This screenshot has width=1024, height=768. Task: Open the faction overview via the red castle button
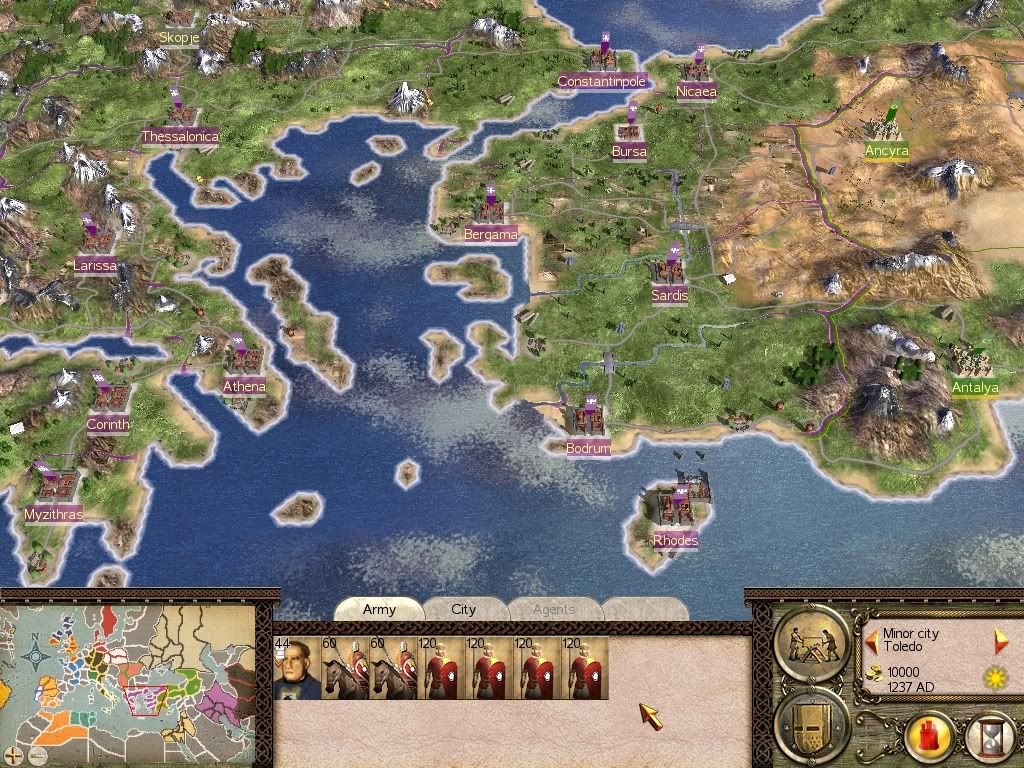929,739
